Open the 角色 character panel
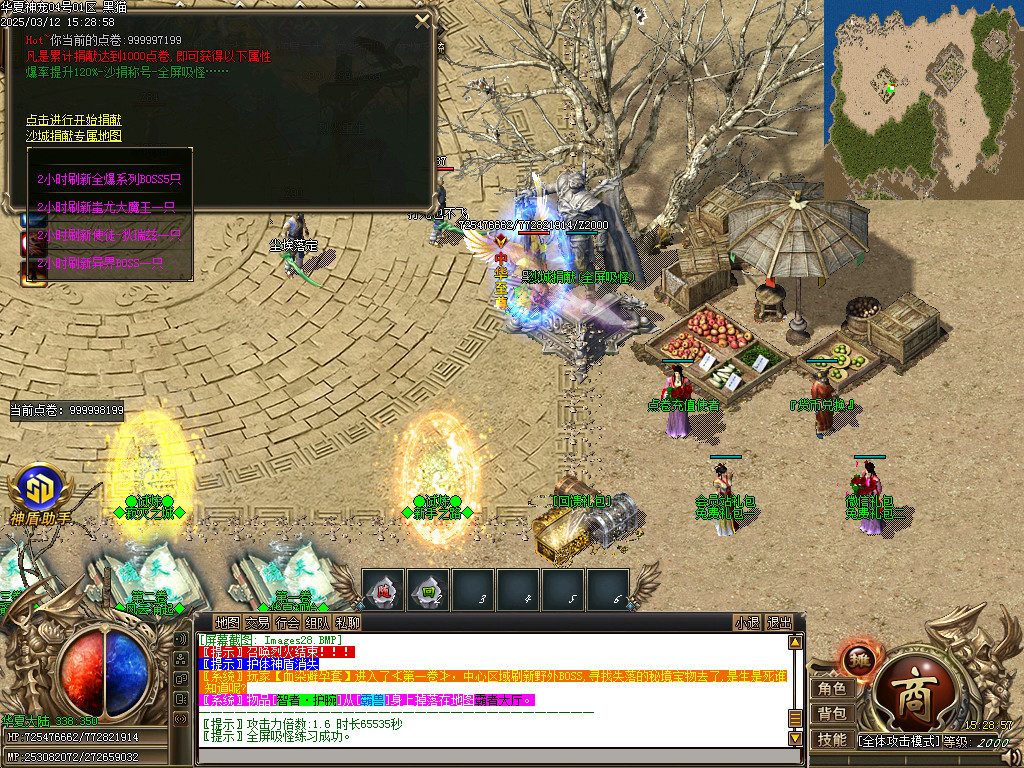This screenshot has height=768, width=1024. [x=832, y=688]
